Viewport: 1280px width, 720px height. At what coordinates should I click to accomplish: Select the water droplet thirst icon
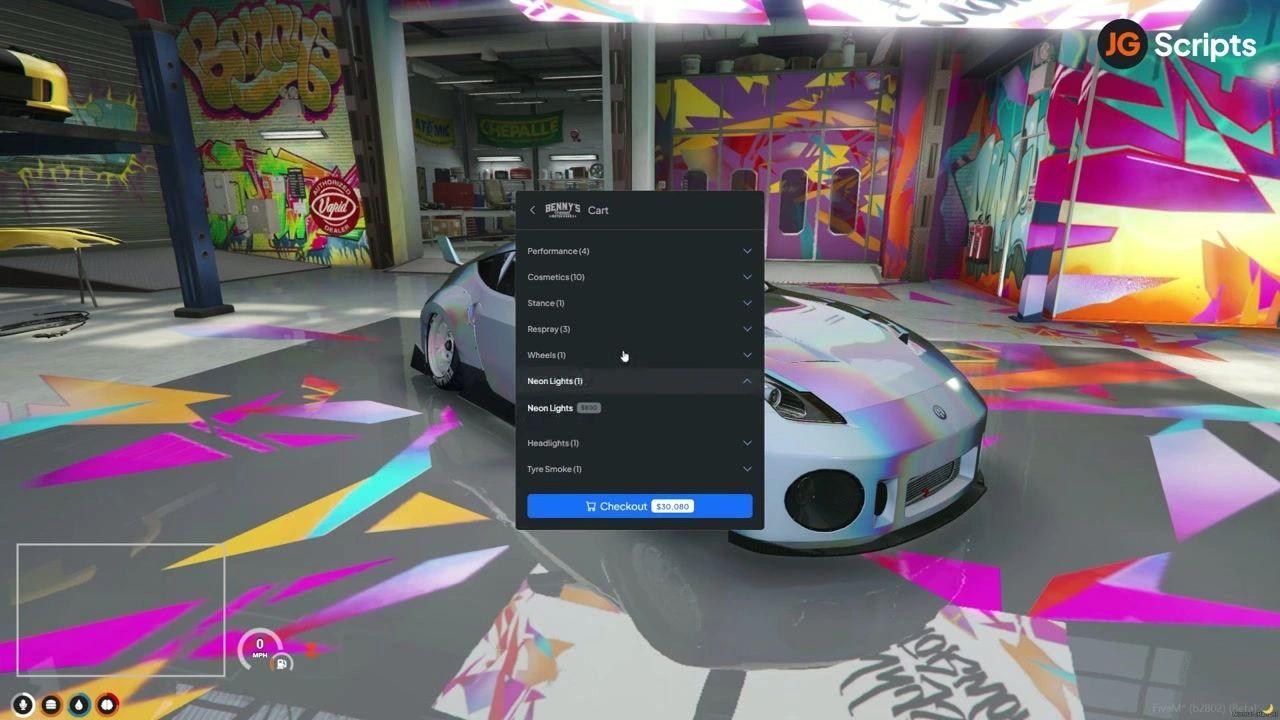point(78,704)
